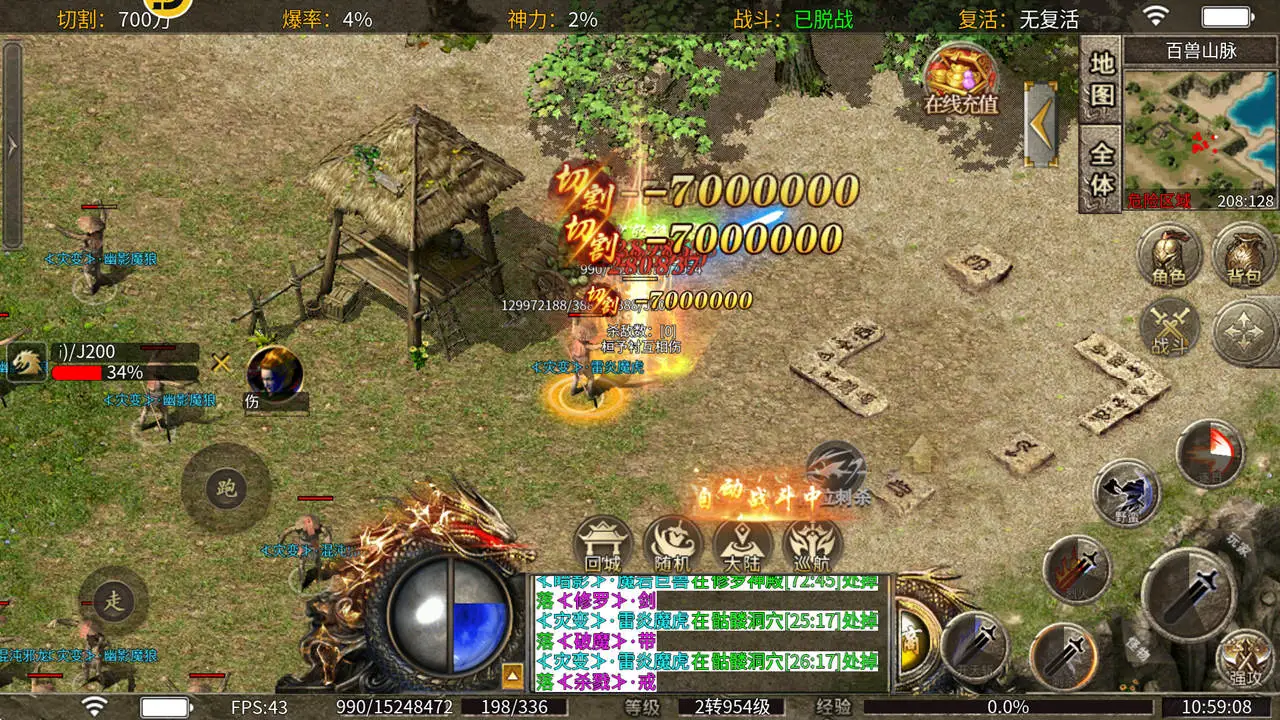Use the 回城 return to town button
This screenshot has height=720, width=1280.
603,546
